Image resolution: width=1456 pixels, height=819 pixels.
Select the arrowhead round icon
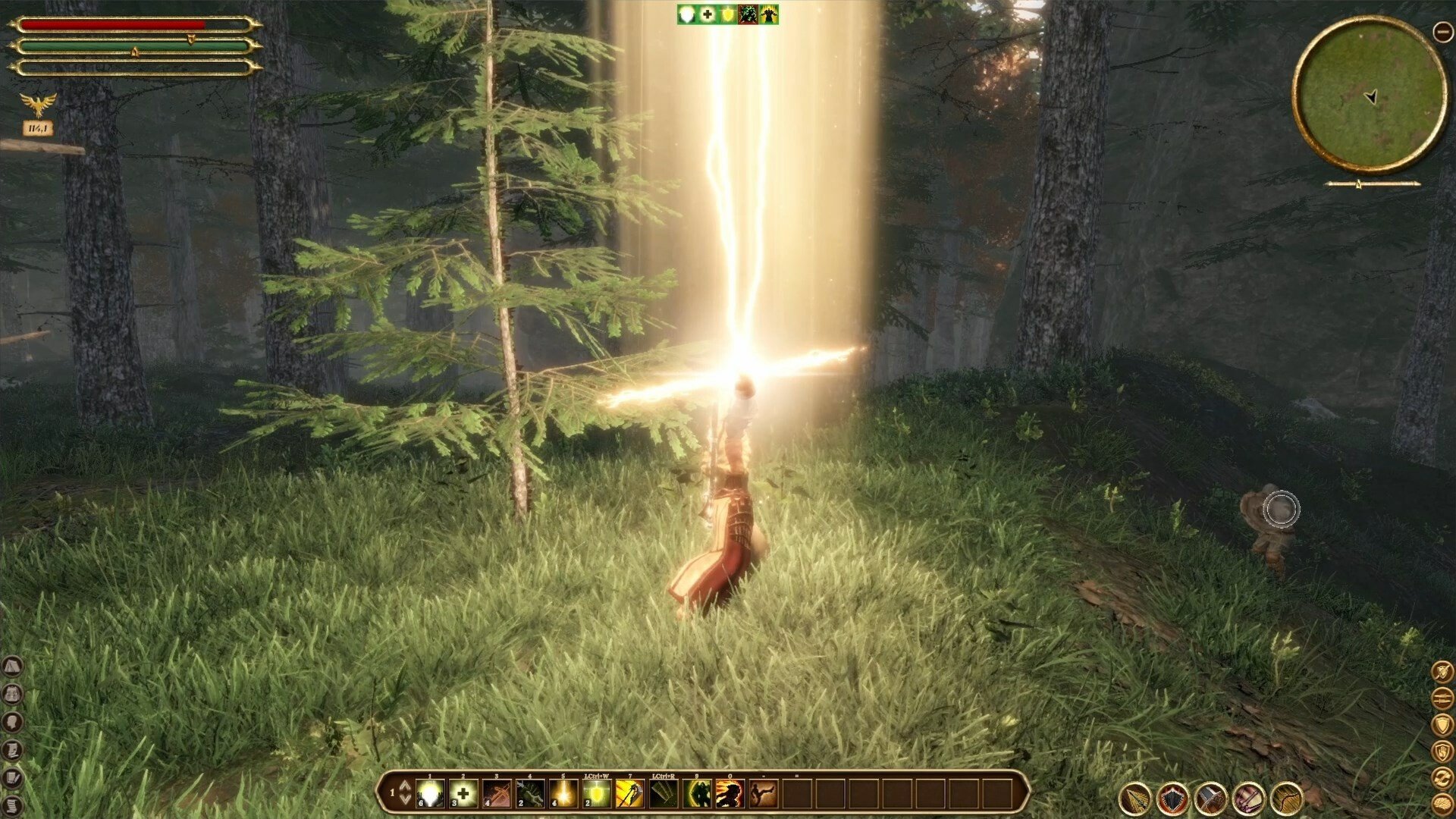point(1135,799)
